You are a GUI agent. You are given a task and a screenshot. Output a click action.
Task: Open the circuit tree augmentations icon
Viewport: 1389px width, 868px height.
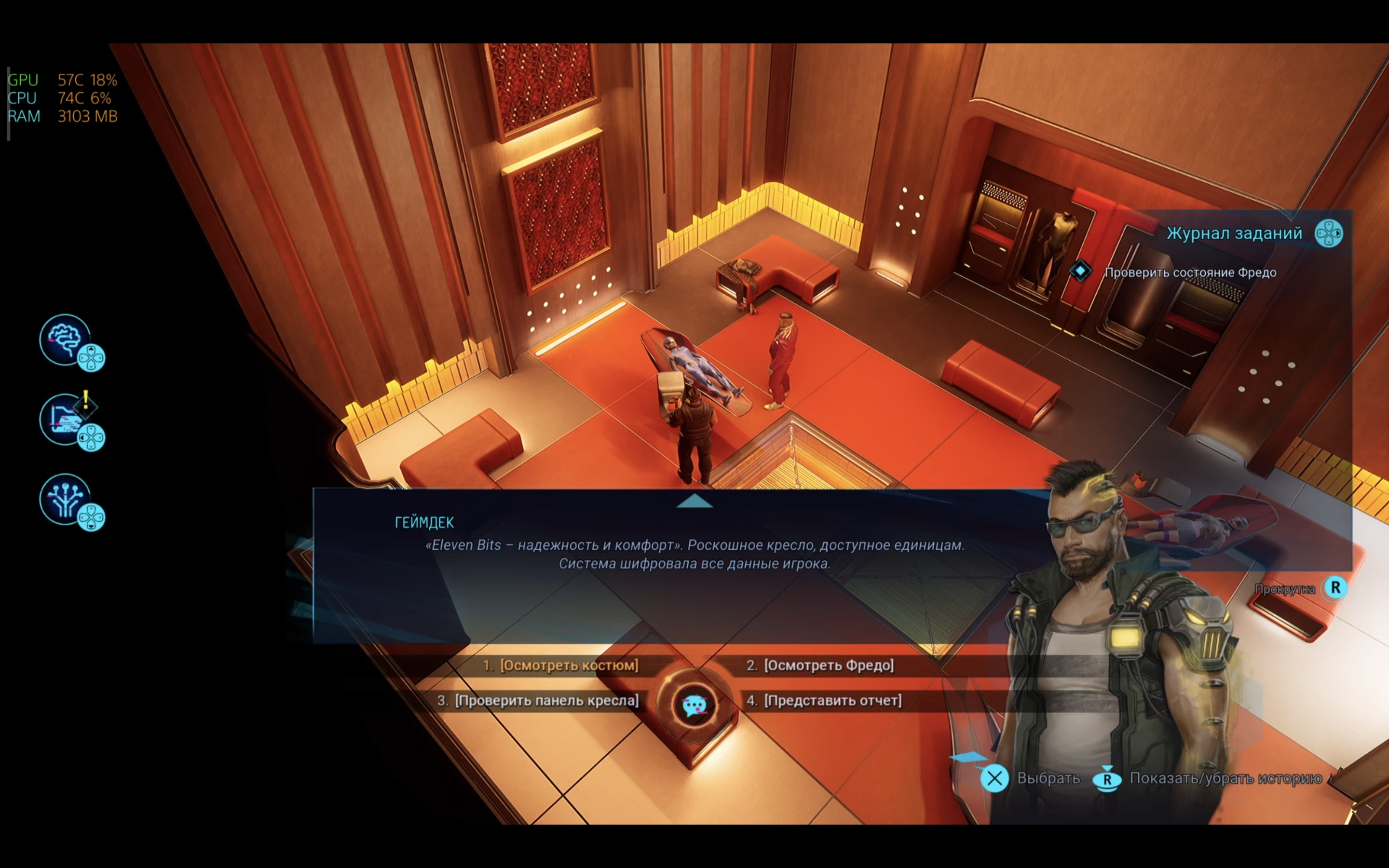66,500
